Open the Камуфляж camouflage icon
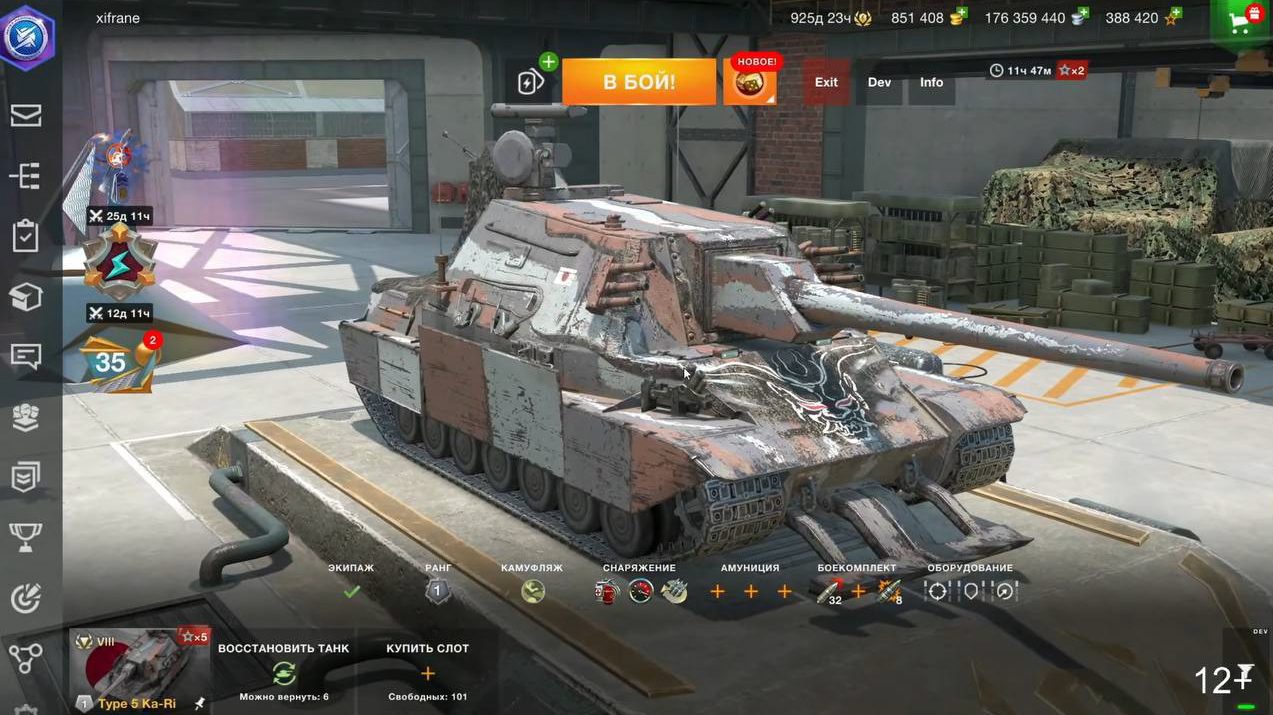This screenshot has width=1273, height=715. point(533,591)
